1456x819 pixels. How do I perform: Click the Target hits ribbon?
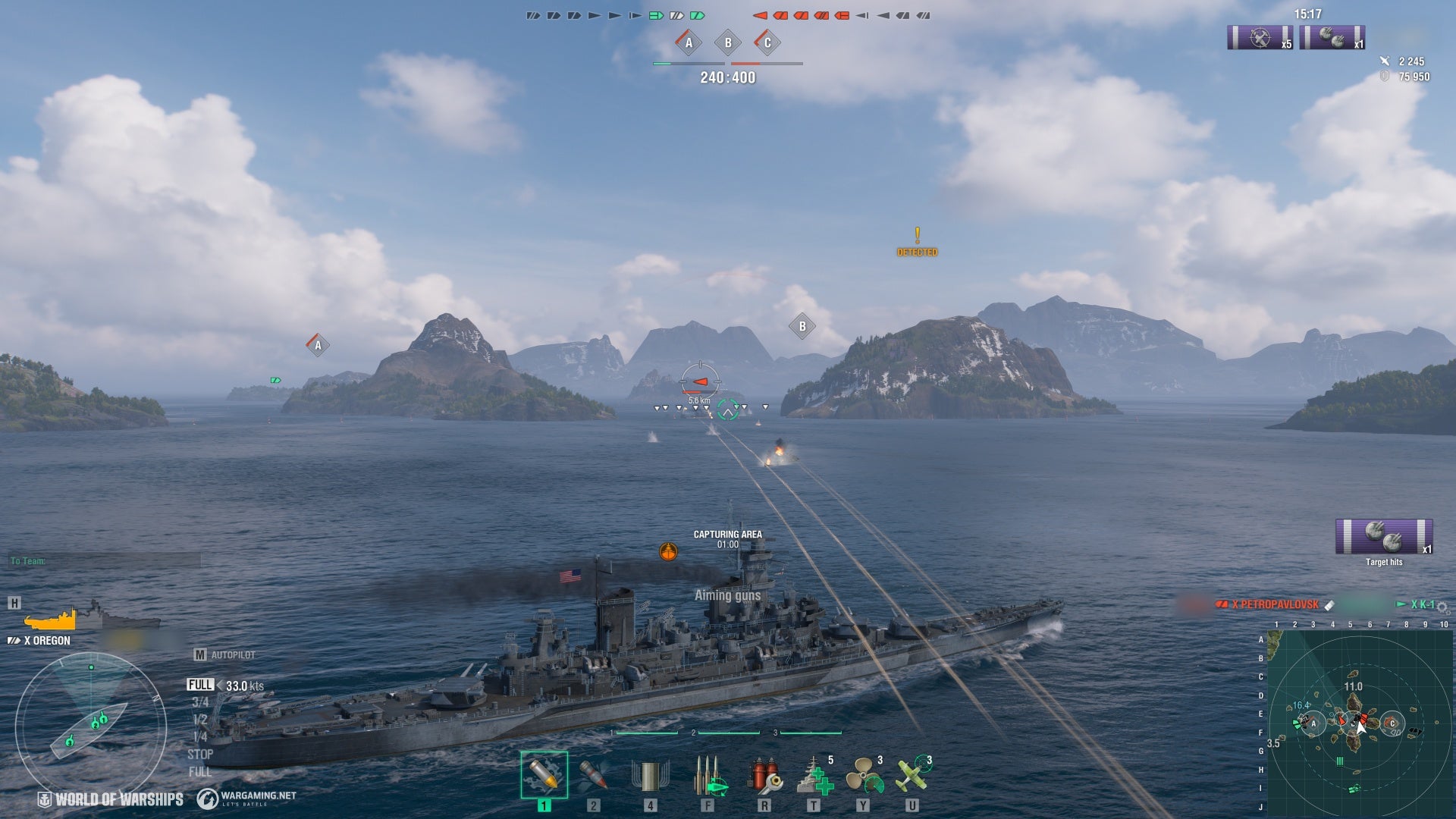1383,538
